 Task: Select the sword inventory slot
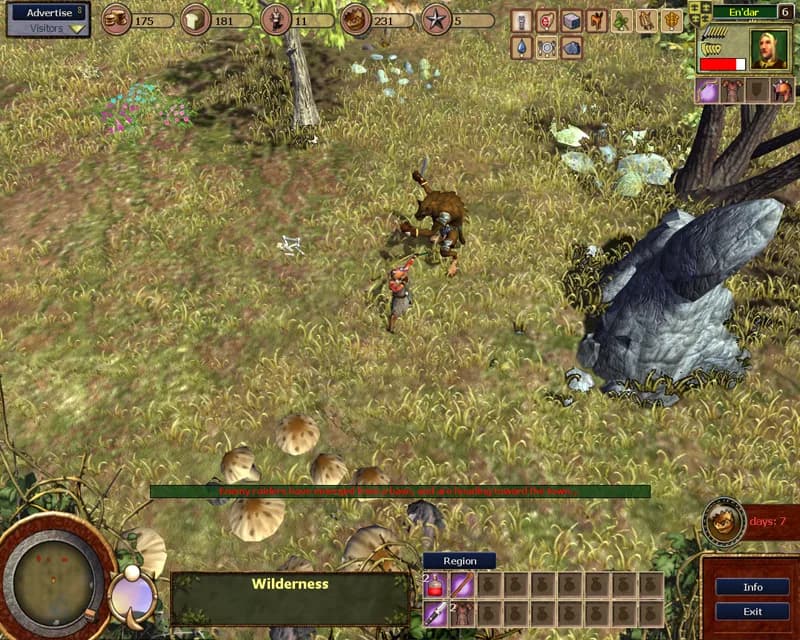437,612
